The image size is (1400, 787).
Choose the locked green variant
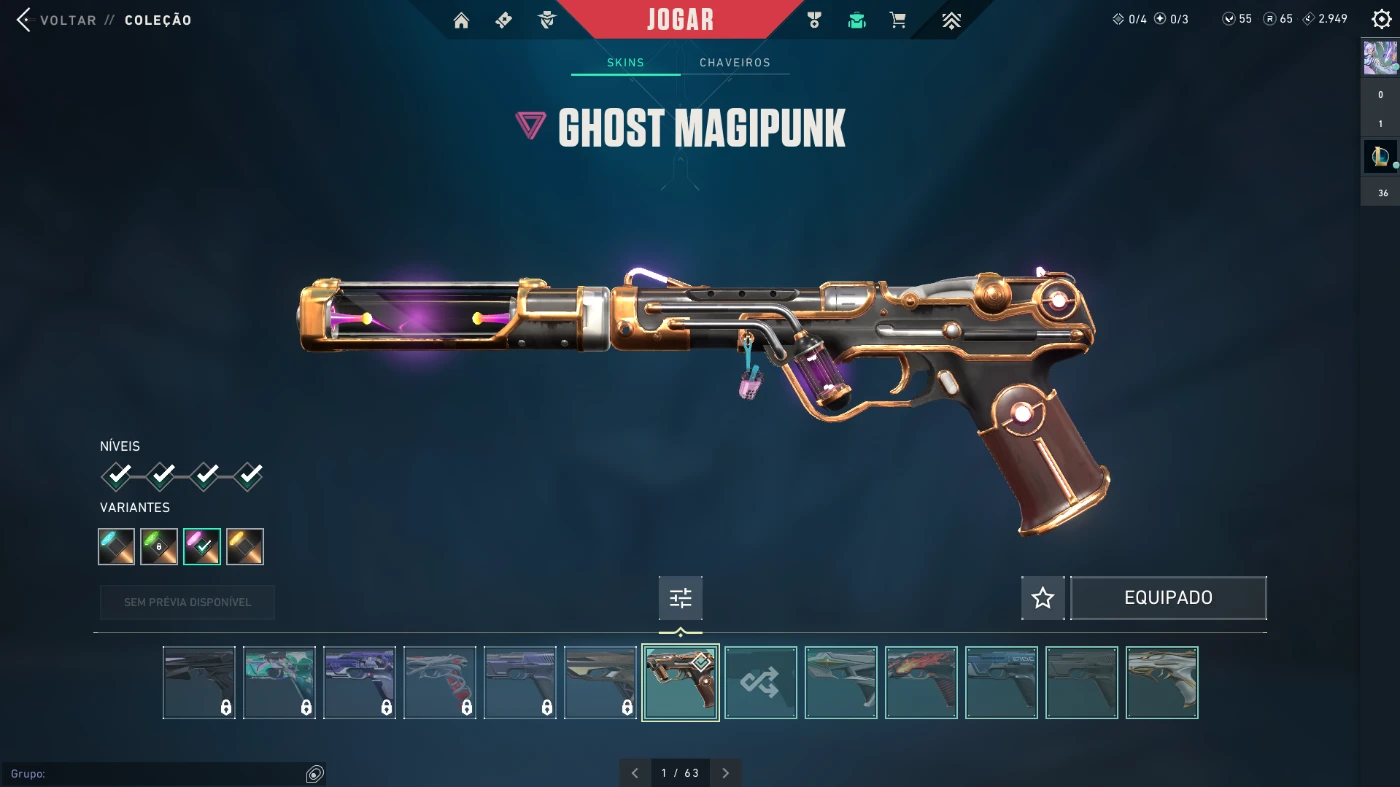tap(159, 546)
